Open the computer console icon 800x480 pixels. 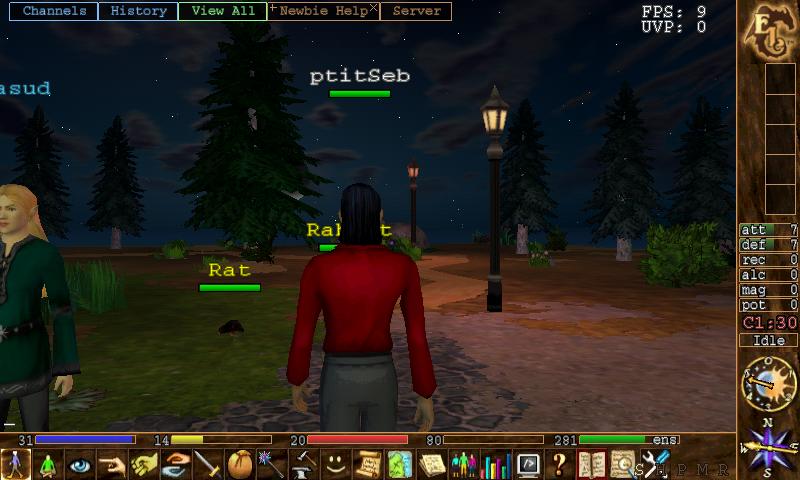(x=528, y=465)
